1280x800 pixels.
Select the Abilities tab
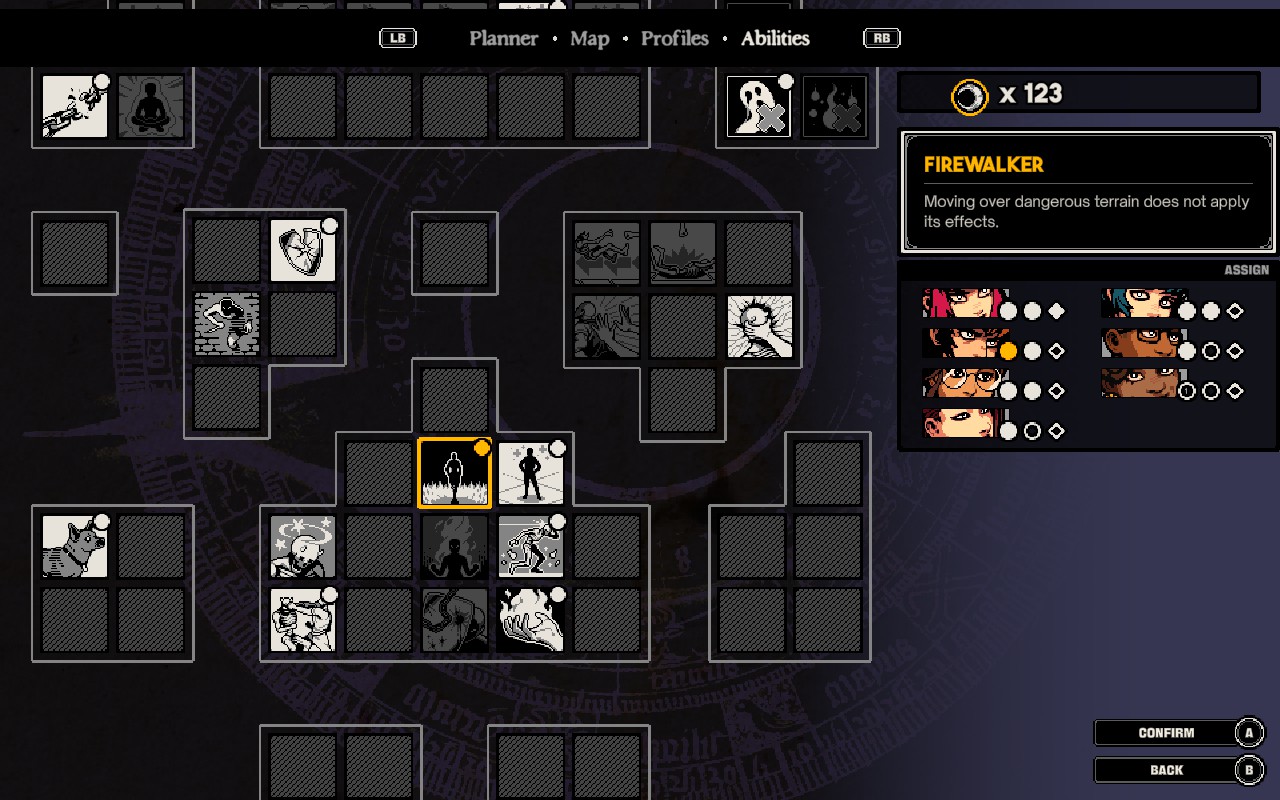[x=775, y=39]
